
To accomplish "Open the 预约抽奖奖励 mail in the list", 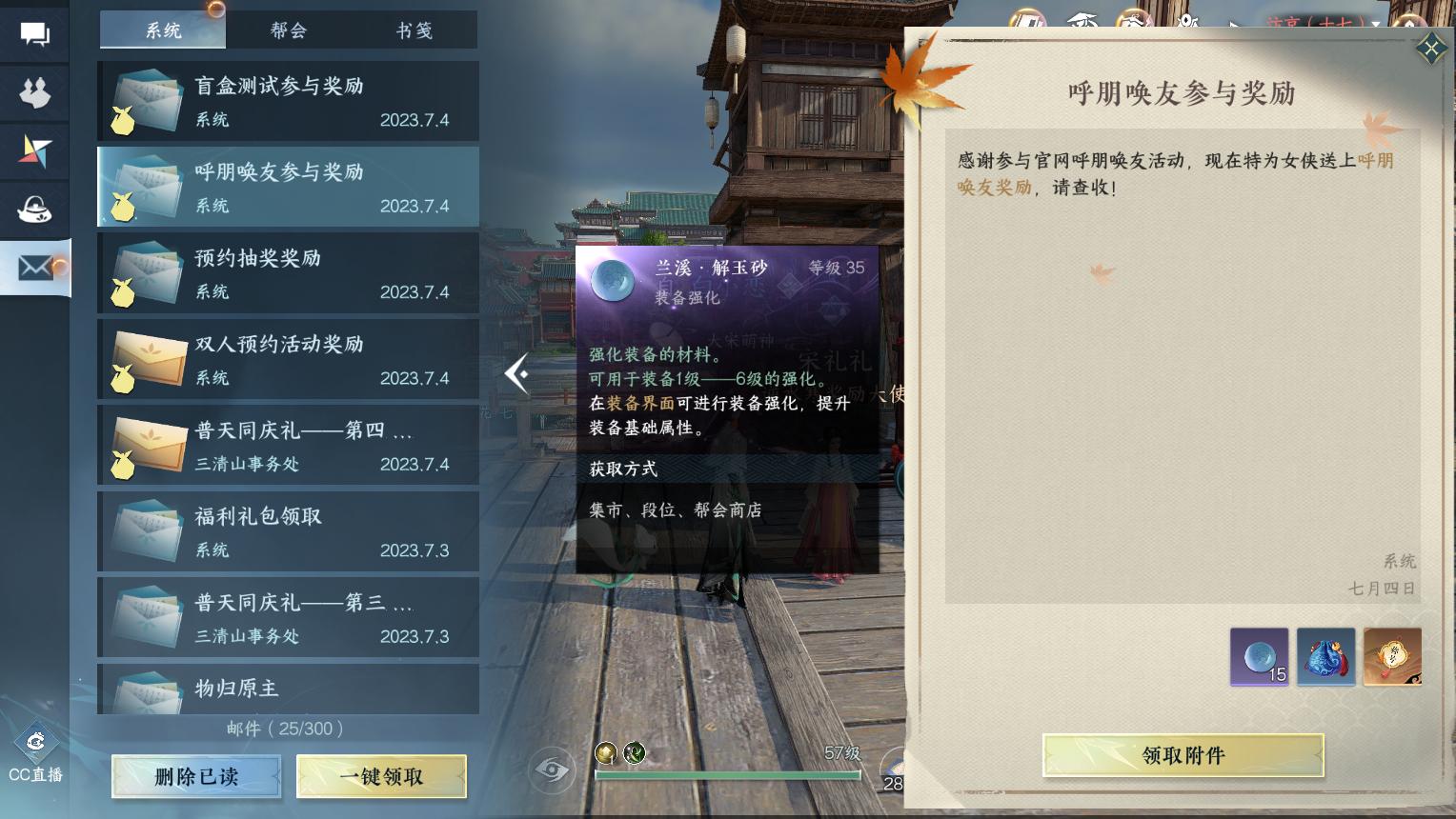I will (x=288, y=273).
